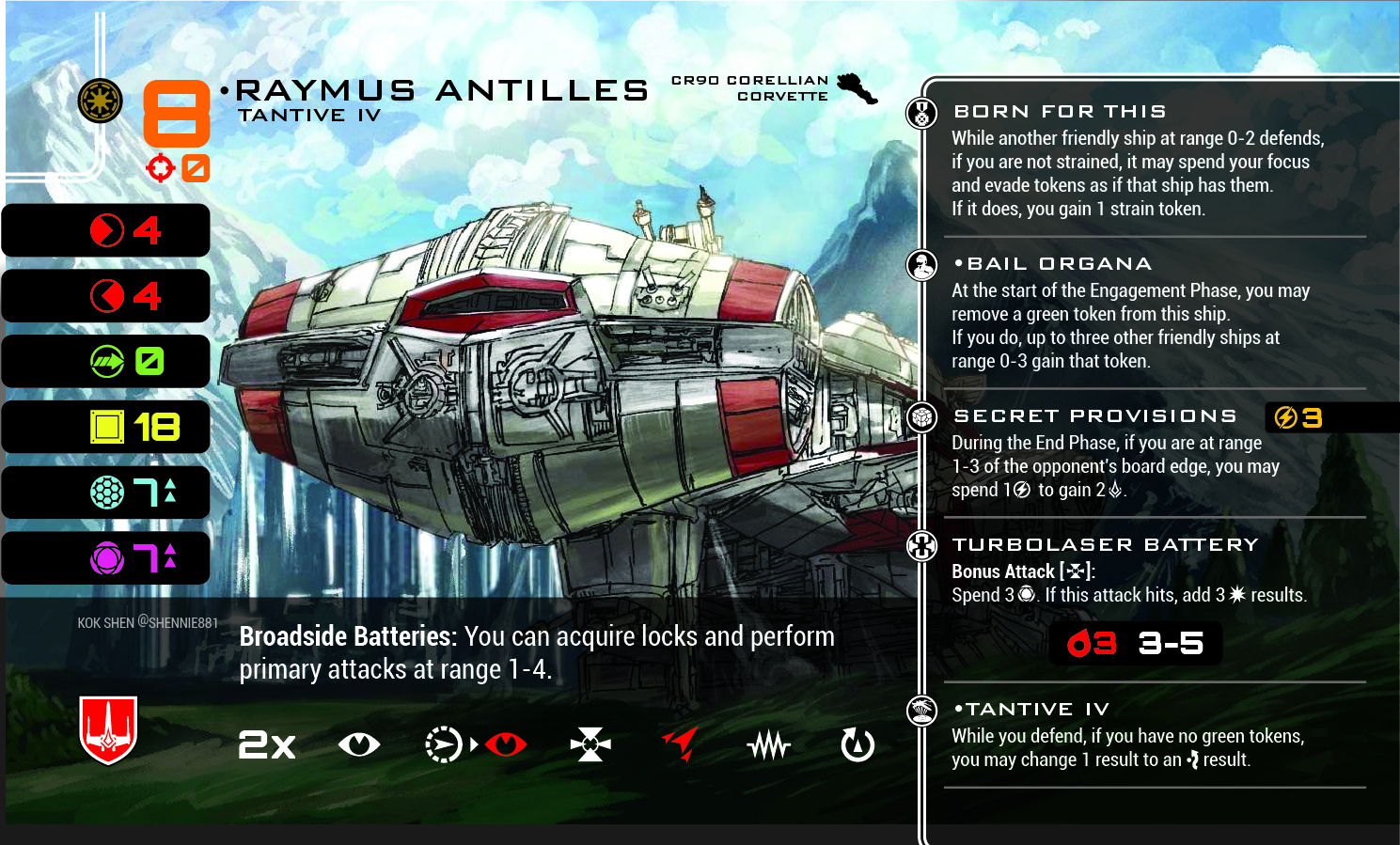Select the Turbolaser Battery hardpoint upgrade
This screenshot has height=845, width=1400.
pyautogui.click(x=1105, y=545)
